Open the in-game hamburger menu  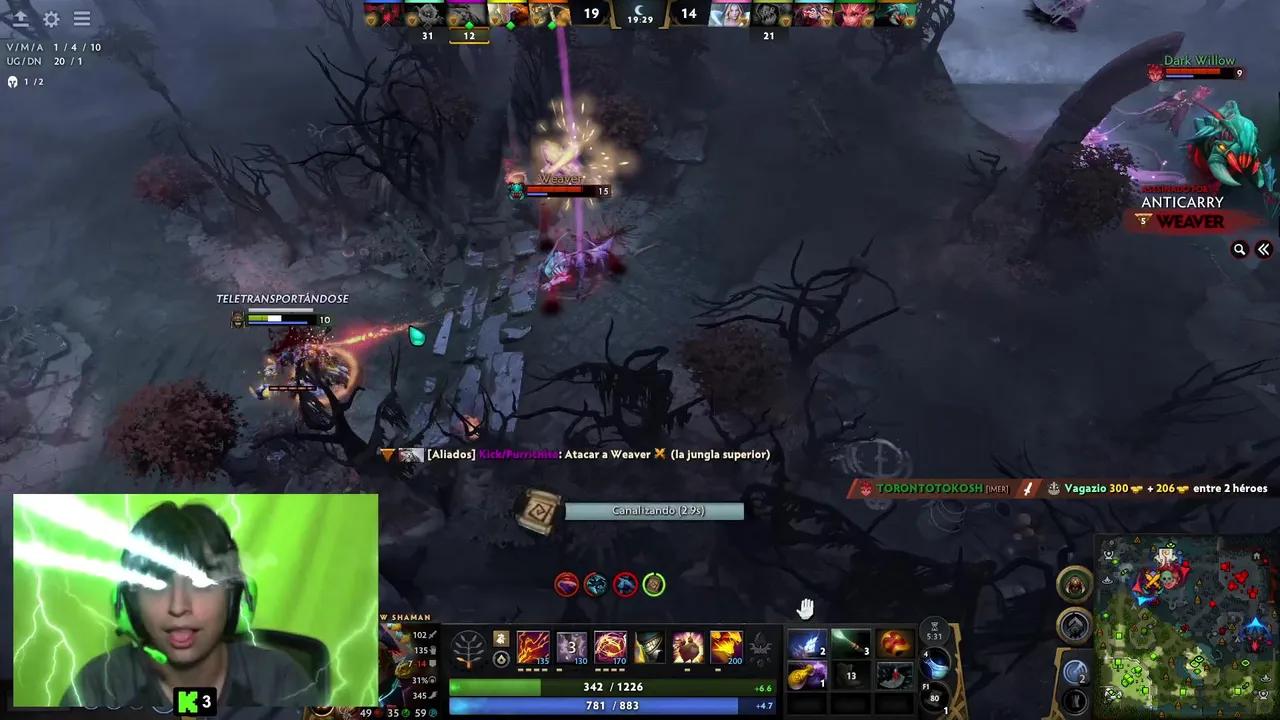click(82, 19)
